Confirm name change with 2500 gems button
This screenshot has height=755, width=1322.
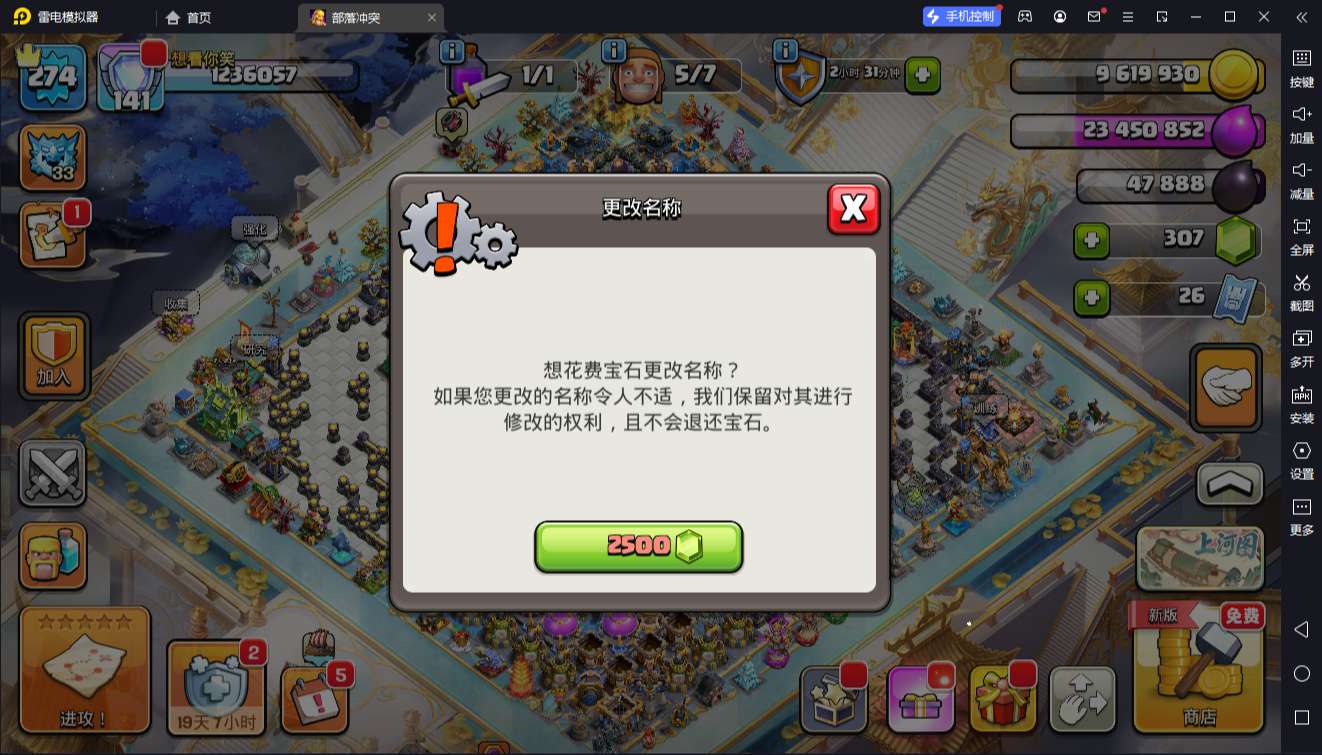[639, 546]
